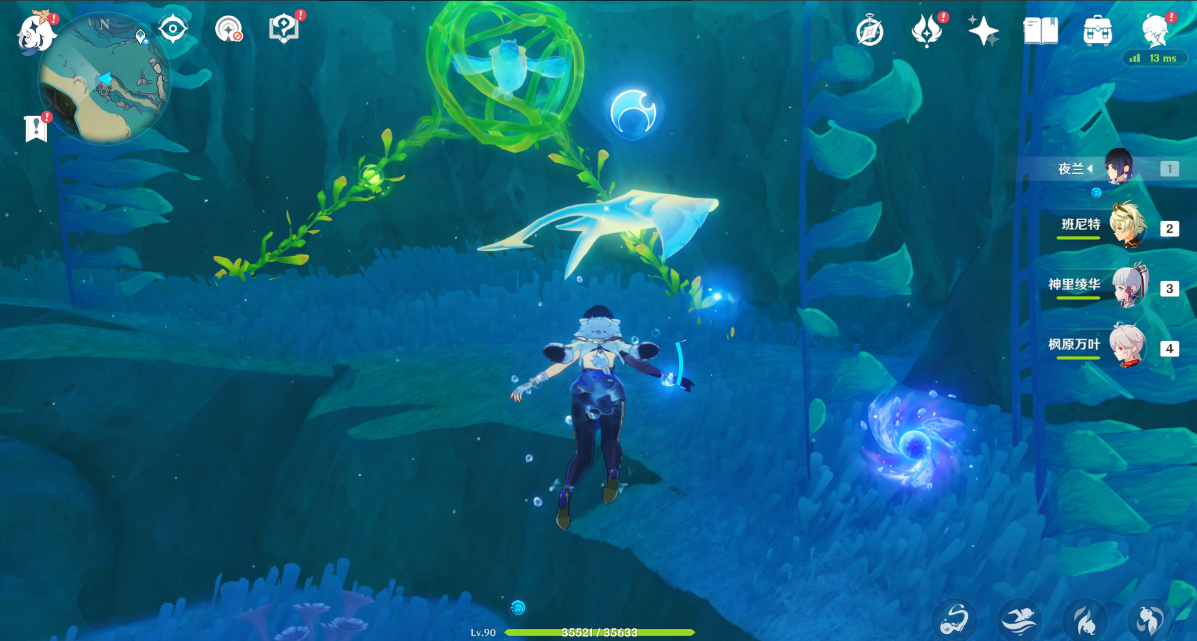This screenshot has width=1197, height=641.
Task: Open the compass Events icon
Action: (870, 31)
